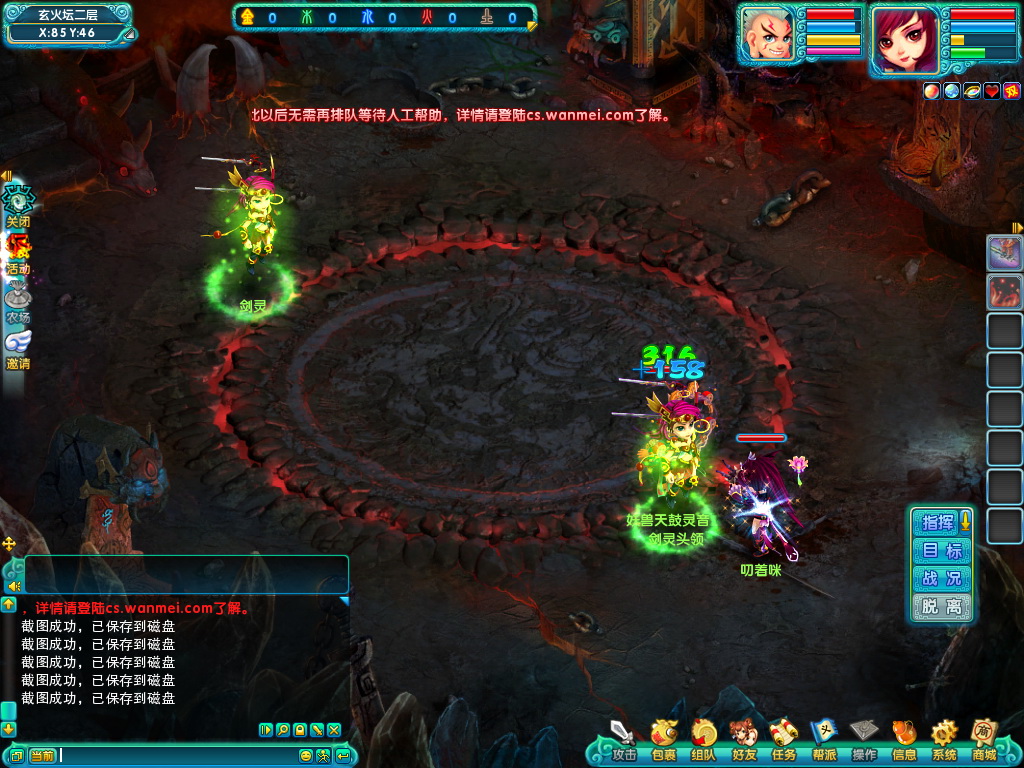Open the 系统 (System) gear menu
This screenshot has height=768, width=1024.
944,738
